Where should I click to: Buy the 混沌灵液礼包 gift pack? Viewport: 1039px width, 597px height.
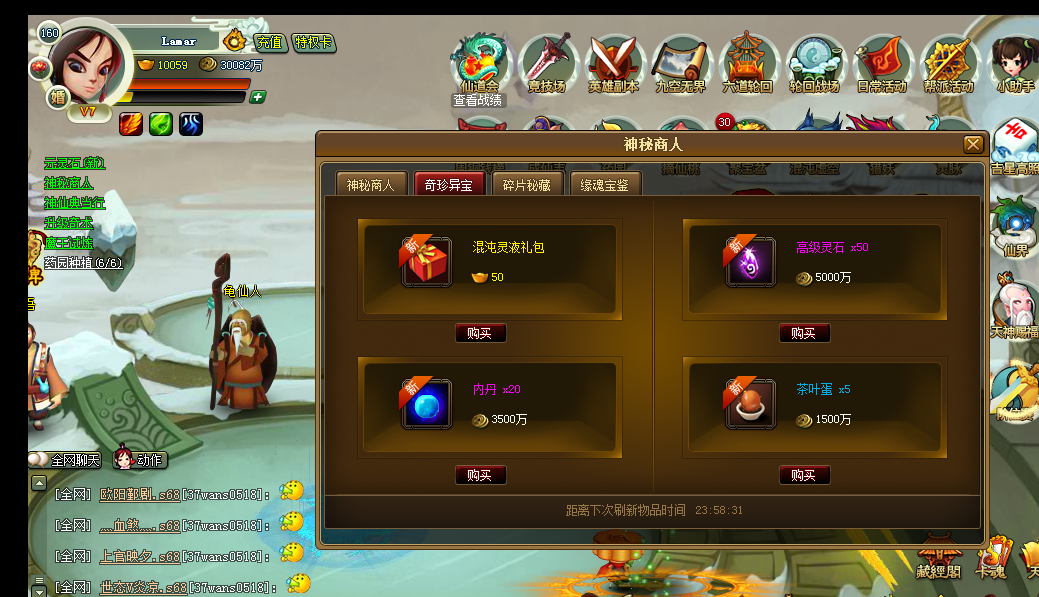coord(480,333)
